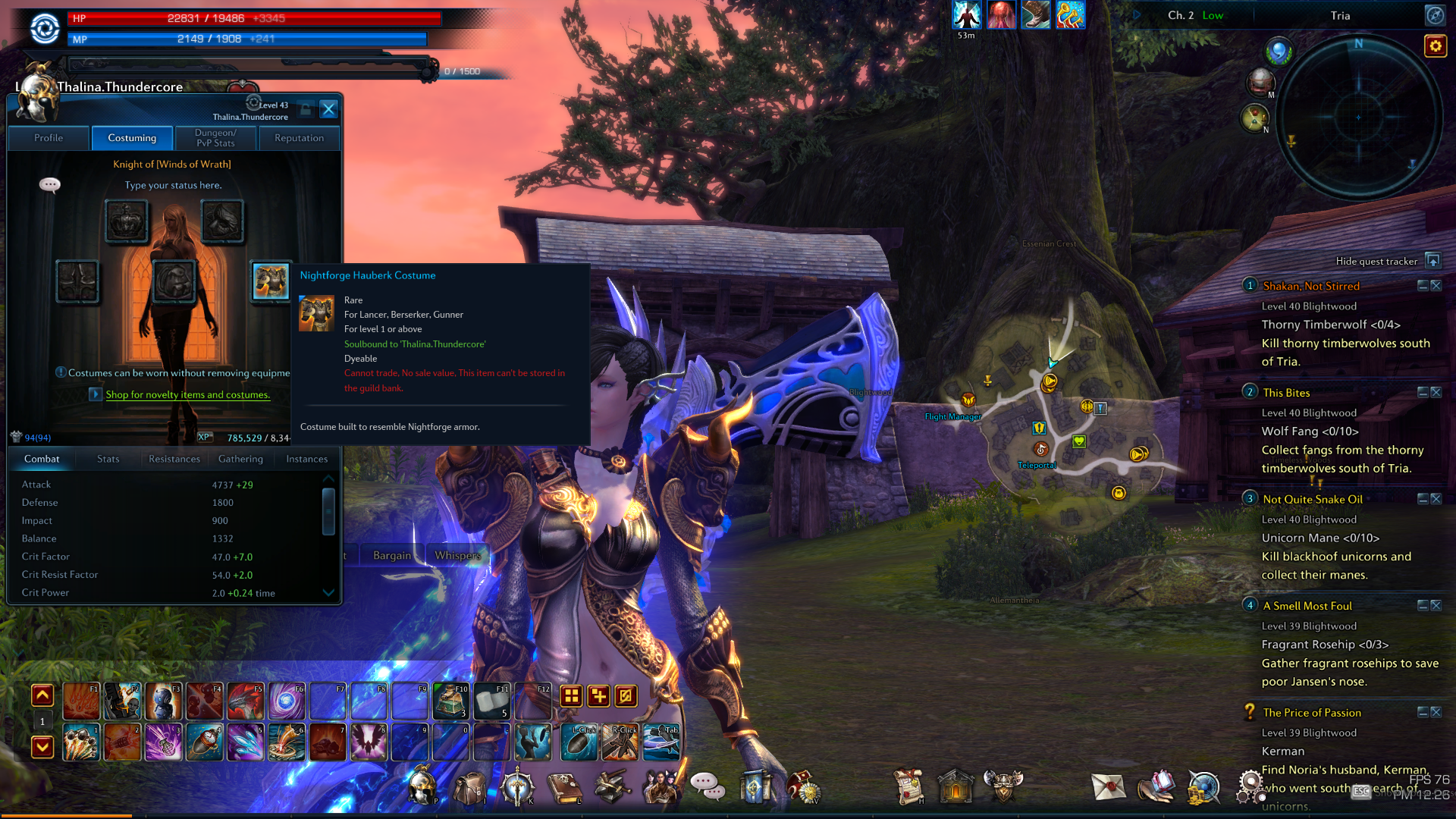Switch to the Gathering stats tab
Screen dimensions: 1456x819
coord(240,459)
